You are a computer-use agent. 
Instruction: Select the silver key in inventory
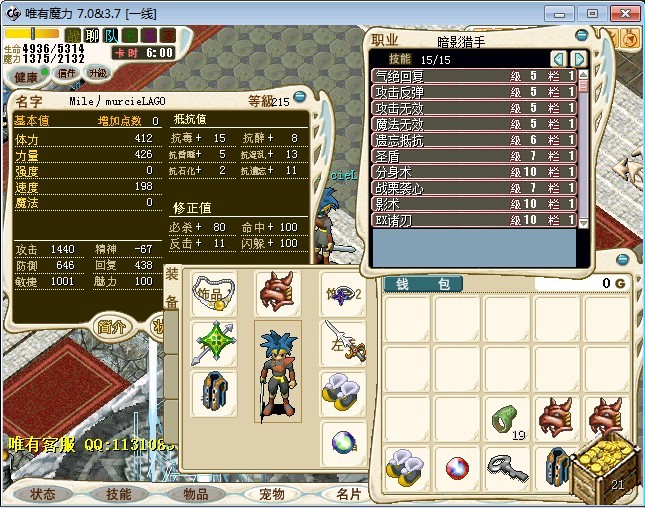click(507, 467)
